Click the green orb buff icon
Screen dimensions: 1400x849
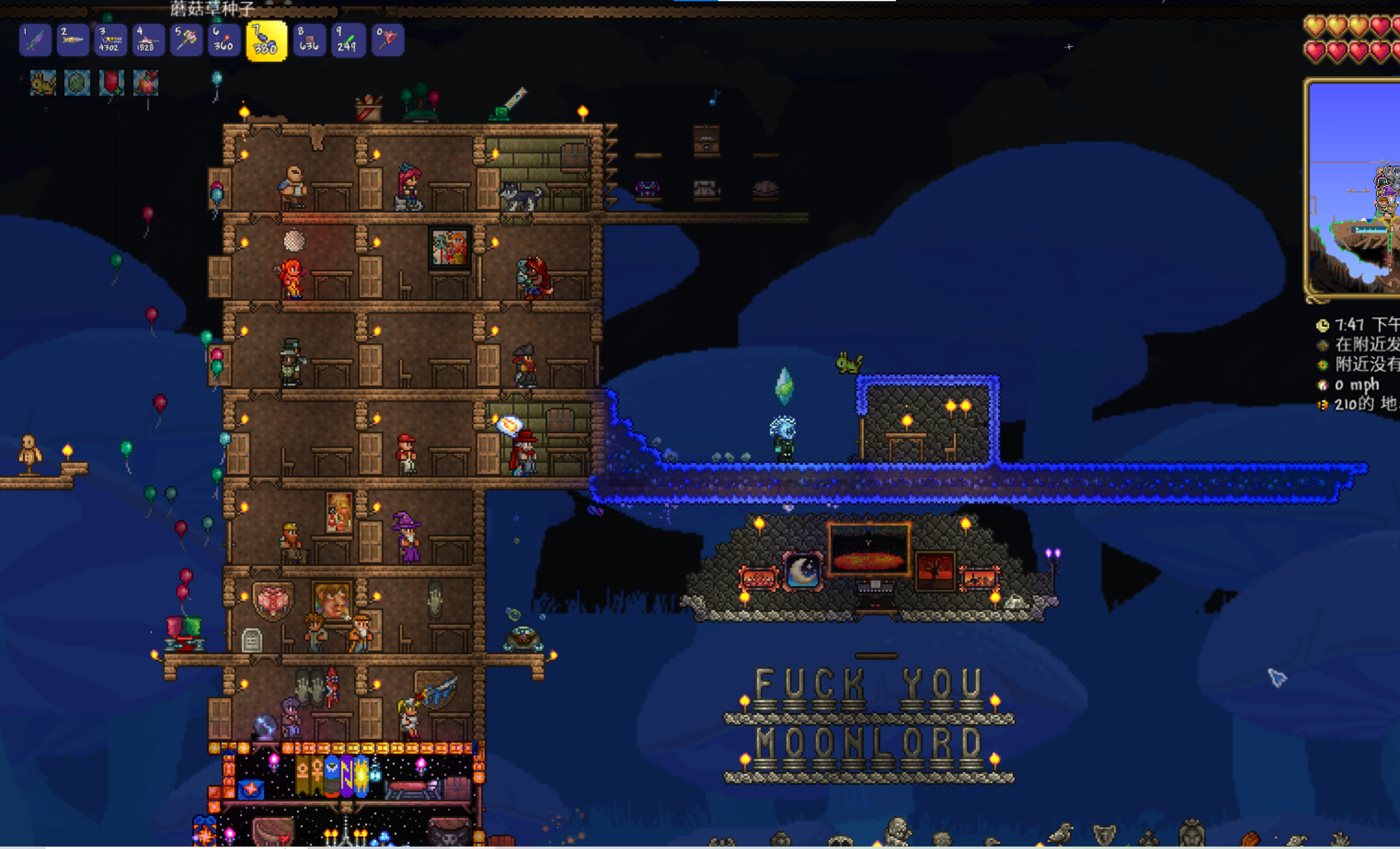click(77, 83)
